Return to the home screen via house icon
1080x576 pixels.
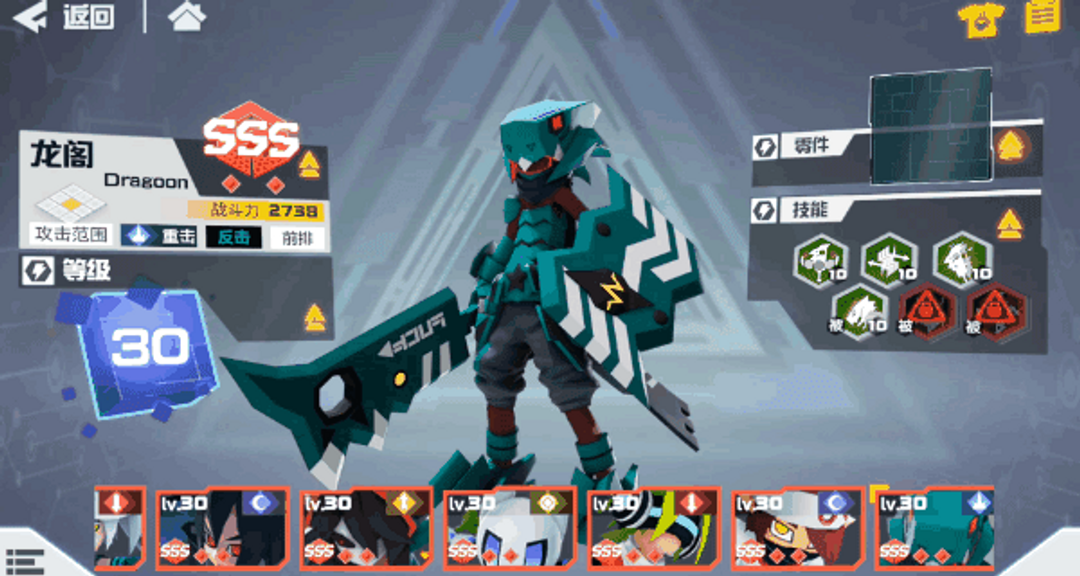pyautogui.click(x=187, y=16)
